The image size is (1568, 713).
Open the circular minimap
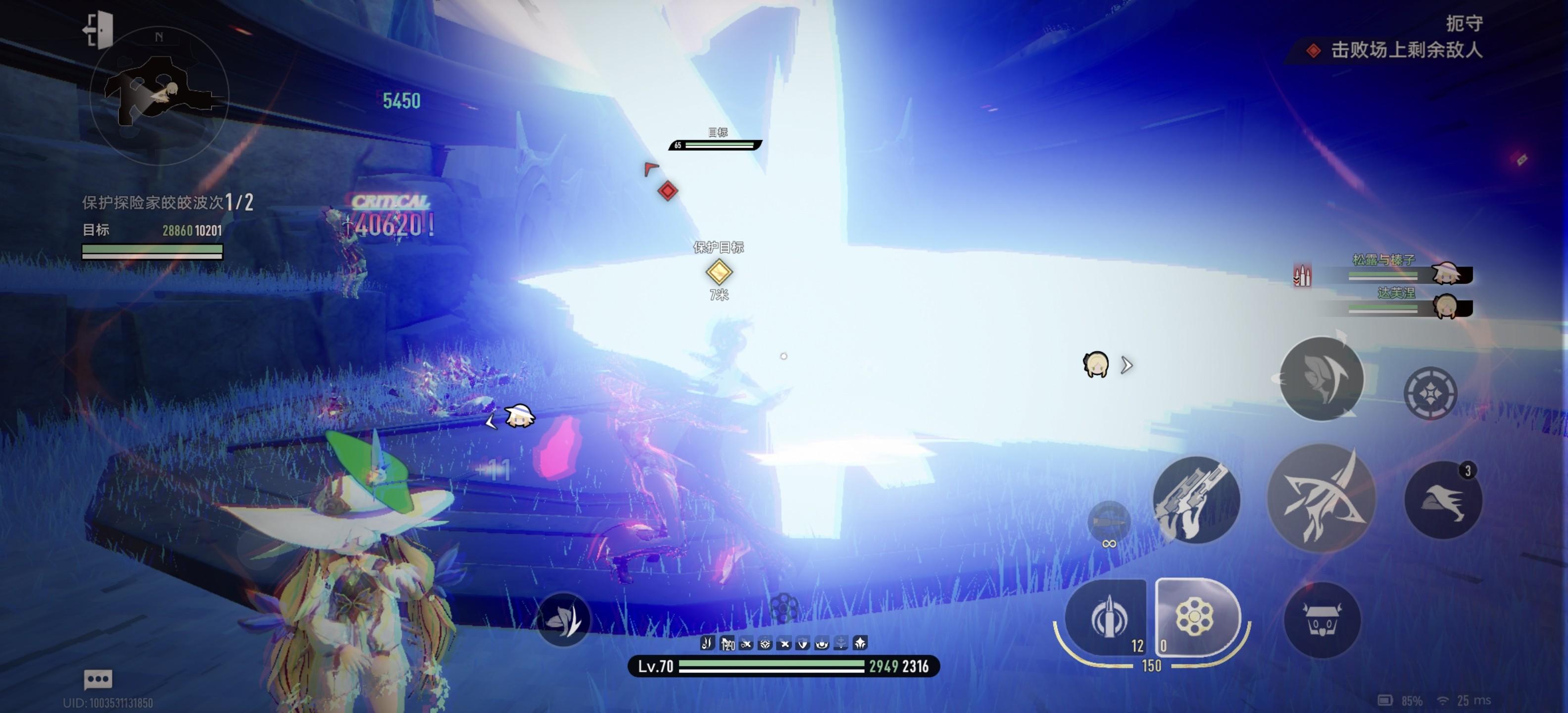[x=159, y=96]
